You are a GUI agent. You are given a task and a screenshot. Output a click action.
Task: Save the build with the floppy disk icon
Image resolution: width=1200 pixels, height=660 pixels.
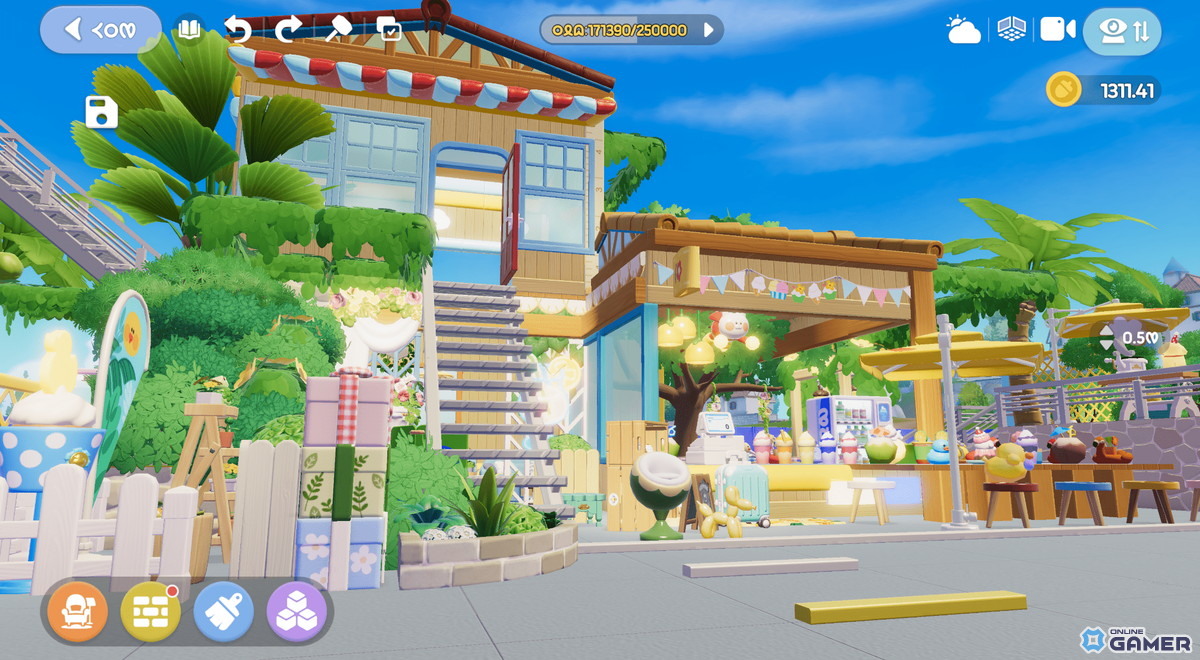pos(101,112)
